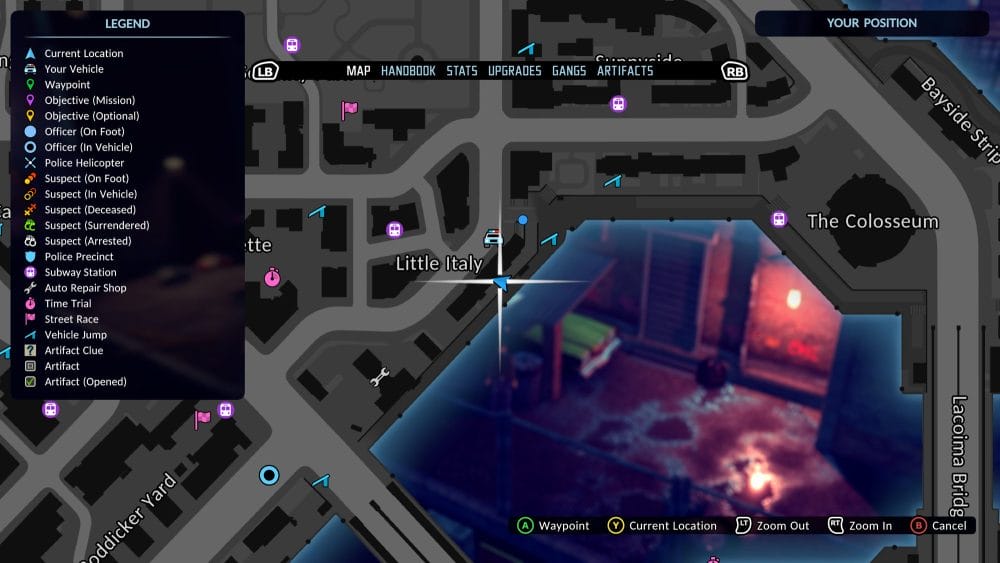
Task: Click the Artifact Clue legend entry
Action: 73,350
